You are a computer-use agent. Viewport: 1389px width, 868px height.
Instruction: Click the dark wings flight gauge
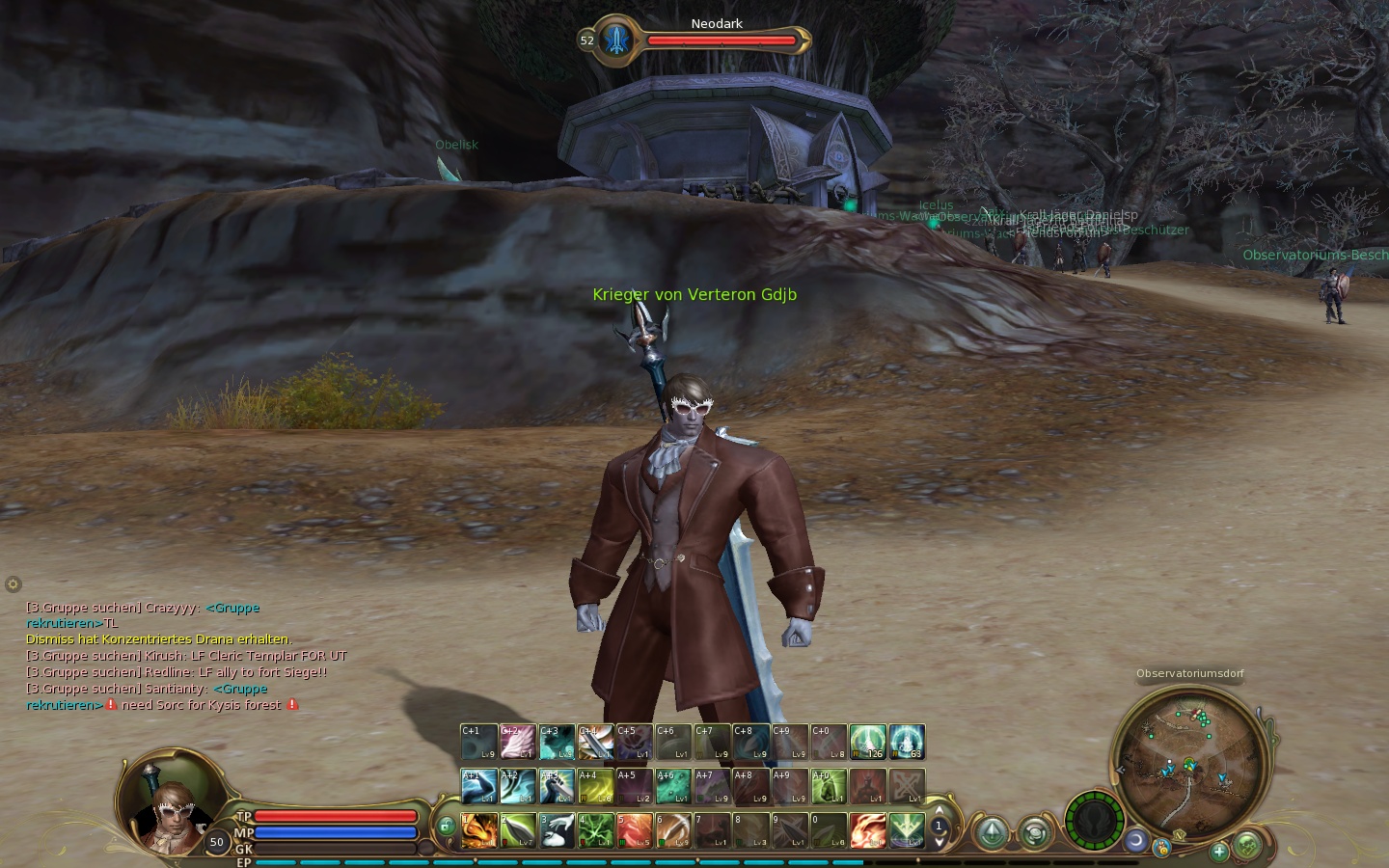click(1095, 822)
